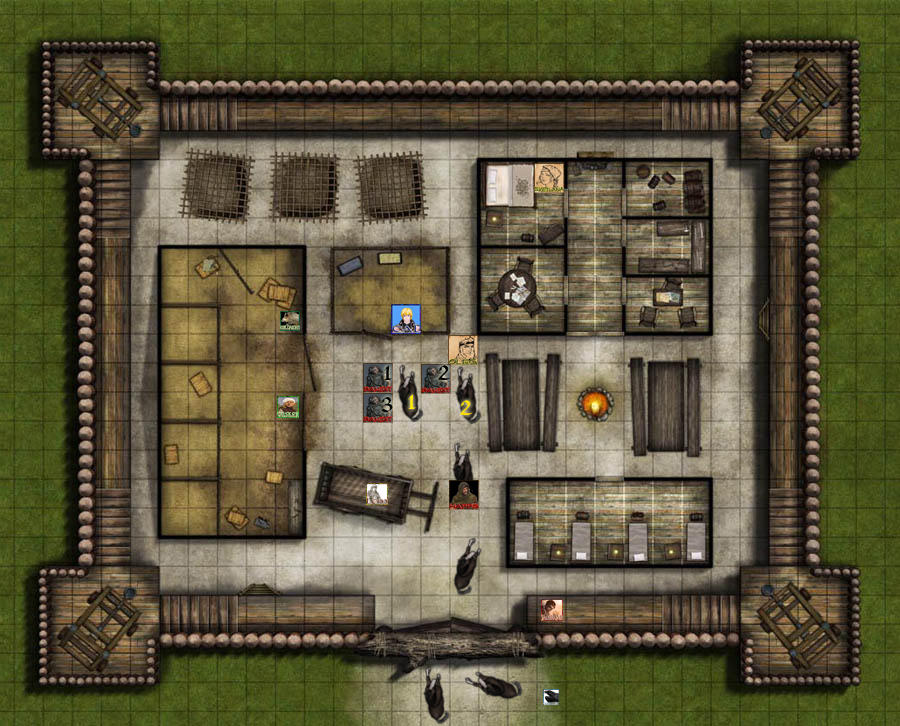Click the horse marked with yellow 2
Image resolution: width=900 pixels, height=726 pixels.
tap(466, 393)
